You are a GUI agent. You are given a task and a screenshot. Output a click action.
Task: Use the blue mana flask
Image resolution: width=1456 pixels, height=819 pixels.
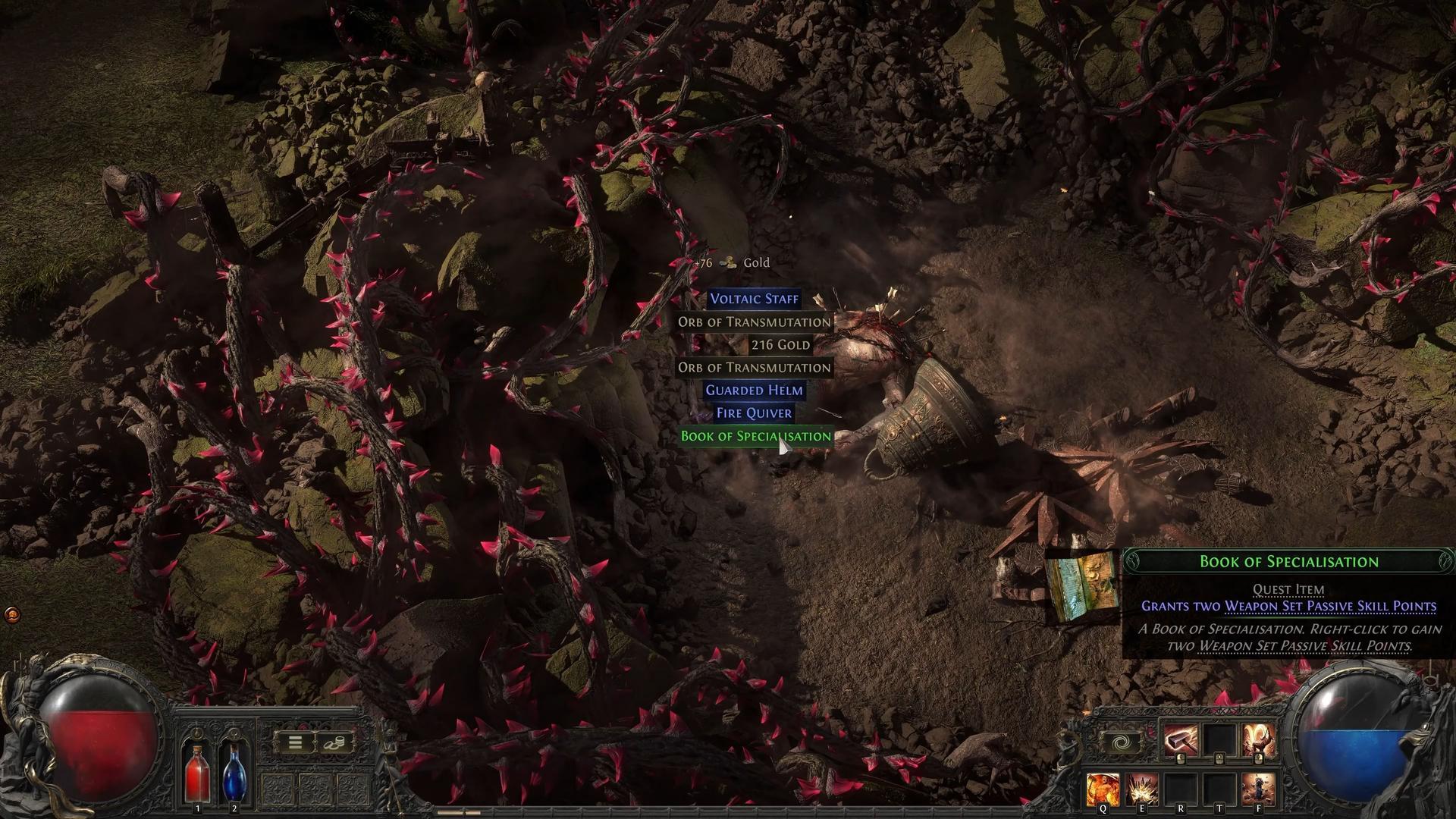coord(234,772)
